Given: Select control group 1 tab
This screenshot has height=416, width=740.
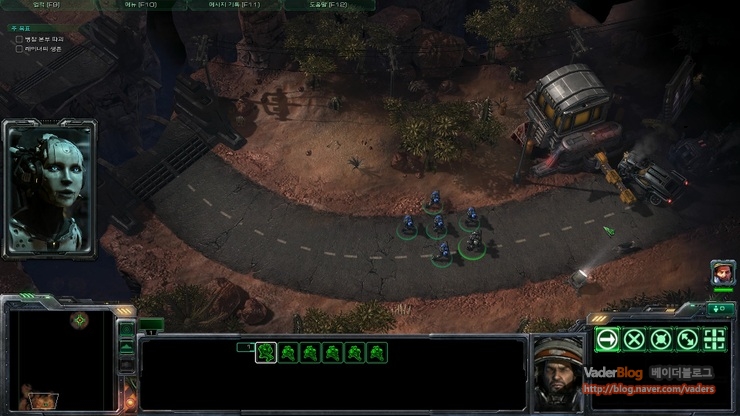Looking at the screenshot, I should pos(243,347).
